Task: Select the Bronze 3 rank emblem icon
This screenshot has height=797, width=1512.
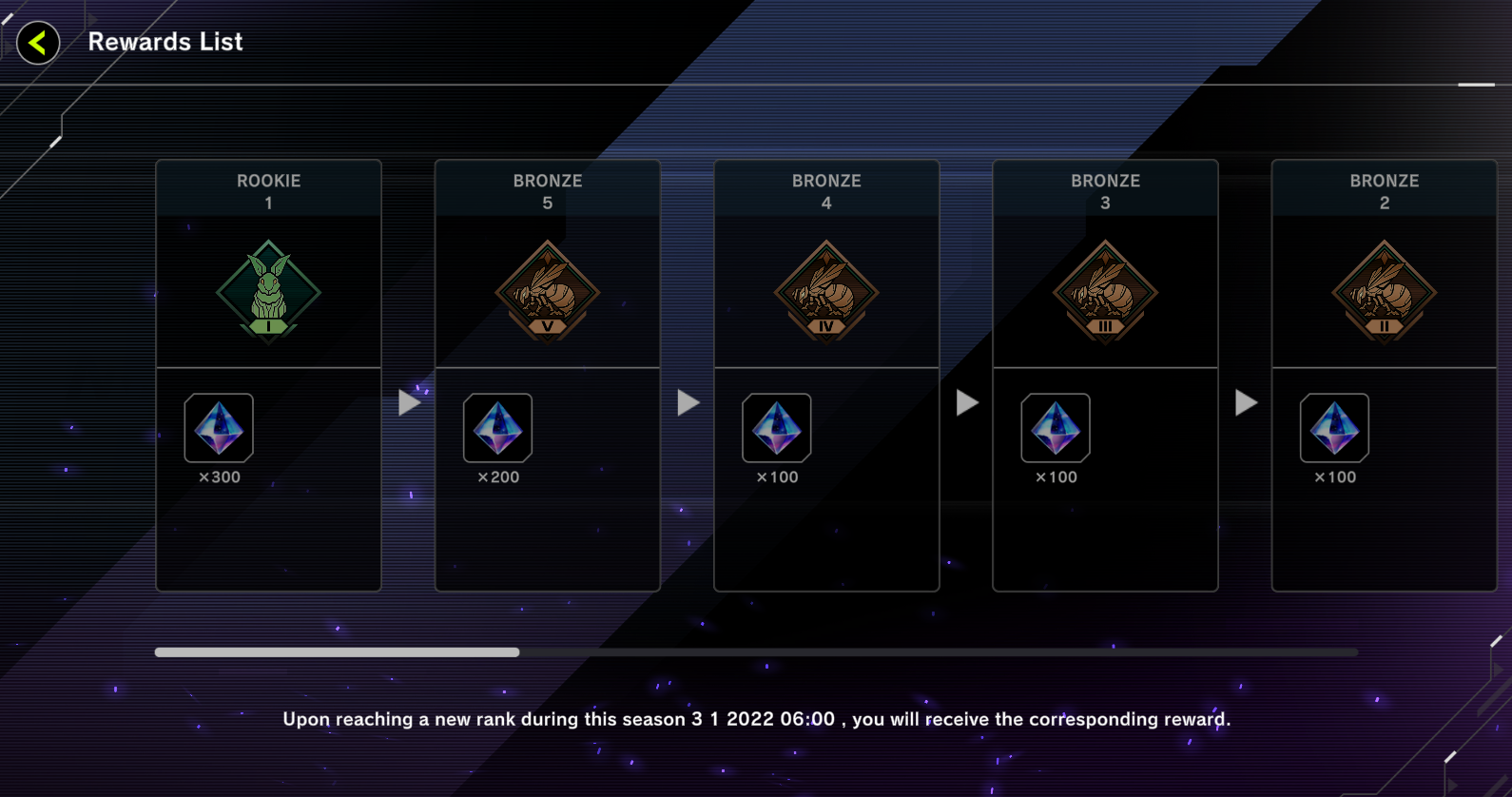Action: tap(1104, 292)
